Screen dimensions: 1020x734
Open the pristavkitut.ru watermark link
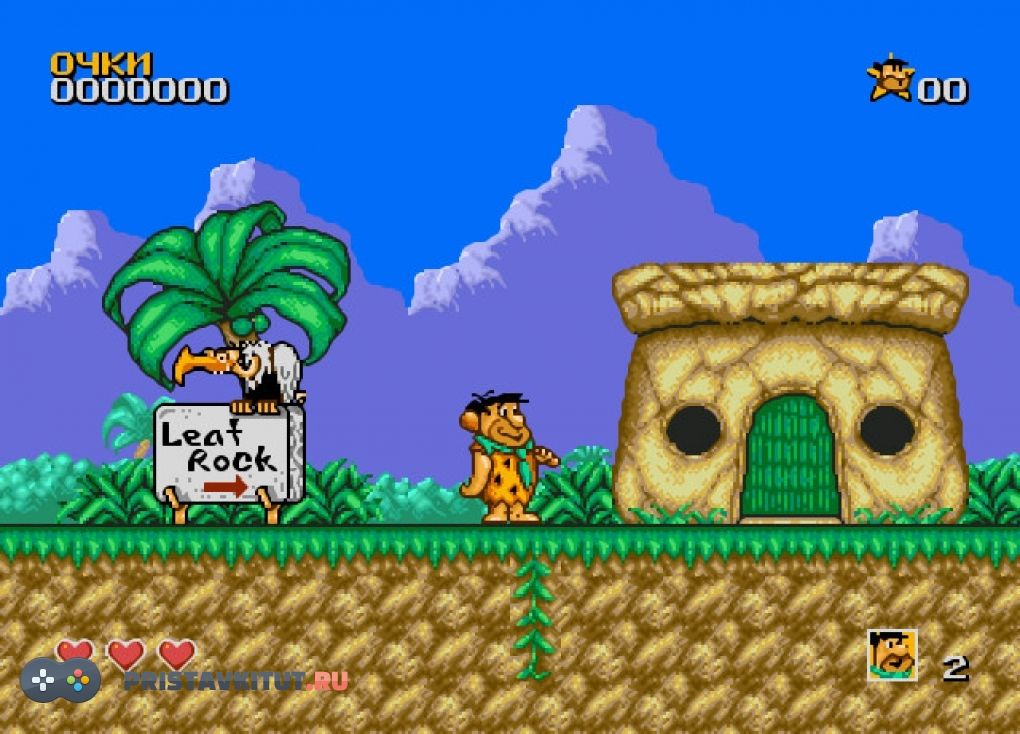pyautogui.click(x=236, y=681)
